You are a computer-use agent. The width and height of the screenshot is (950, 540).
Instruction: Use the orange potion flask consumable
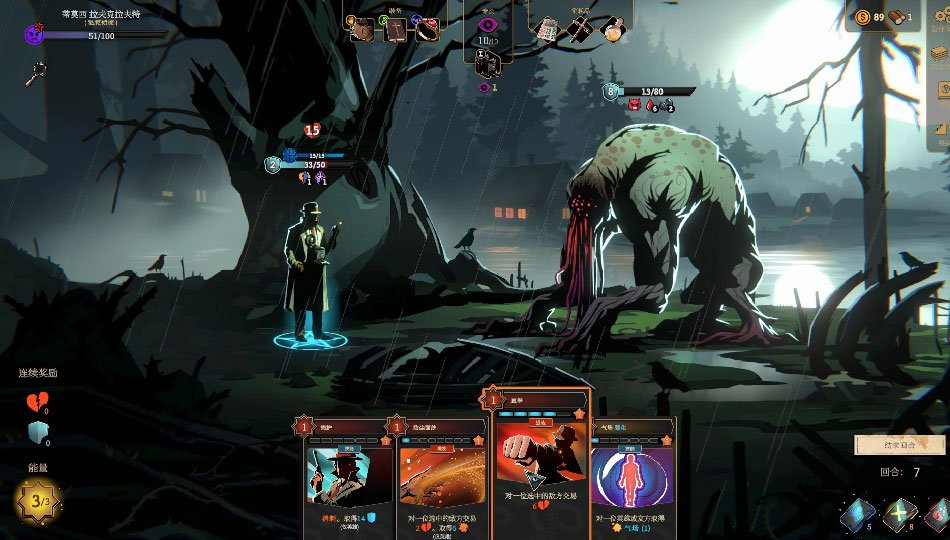[x=614, y=29]
